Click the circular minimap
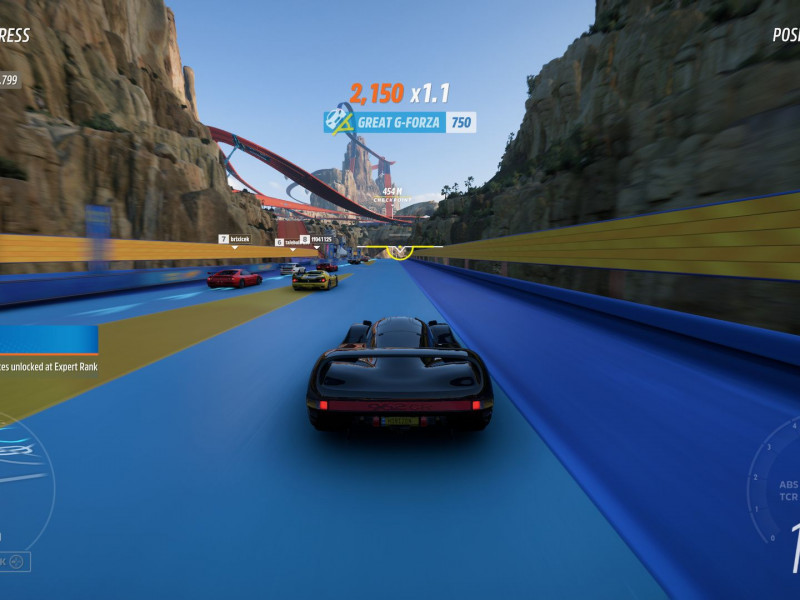 point(18,478)
